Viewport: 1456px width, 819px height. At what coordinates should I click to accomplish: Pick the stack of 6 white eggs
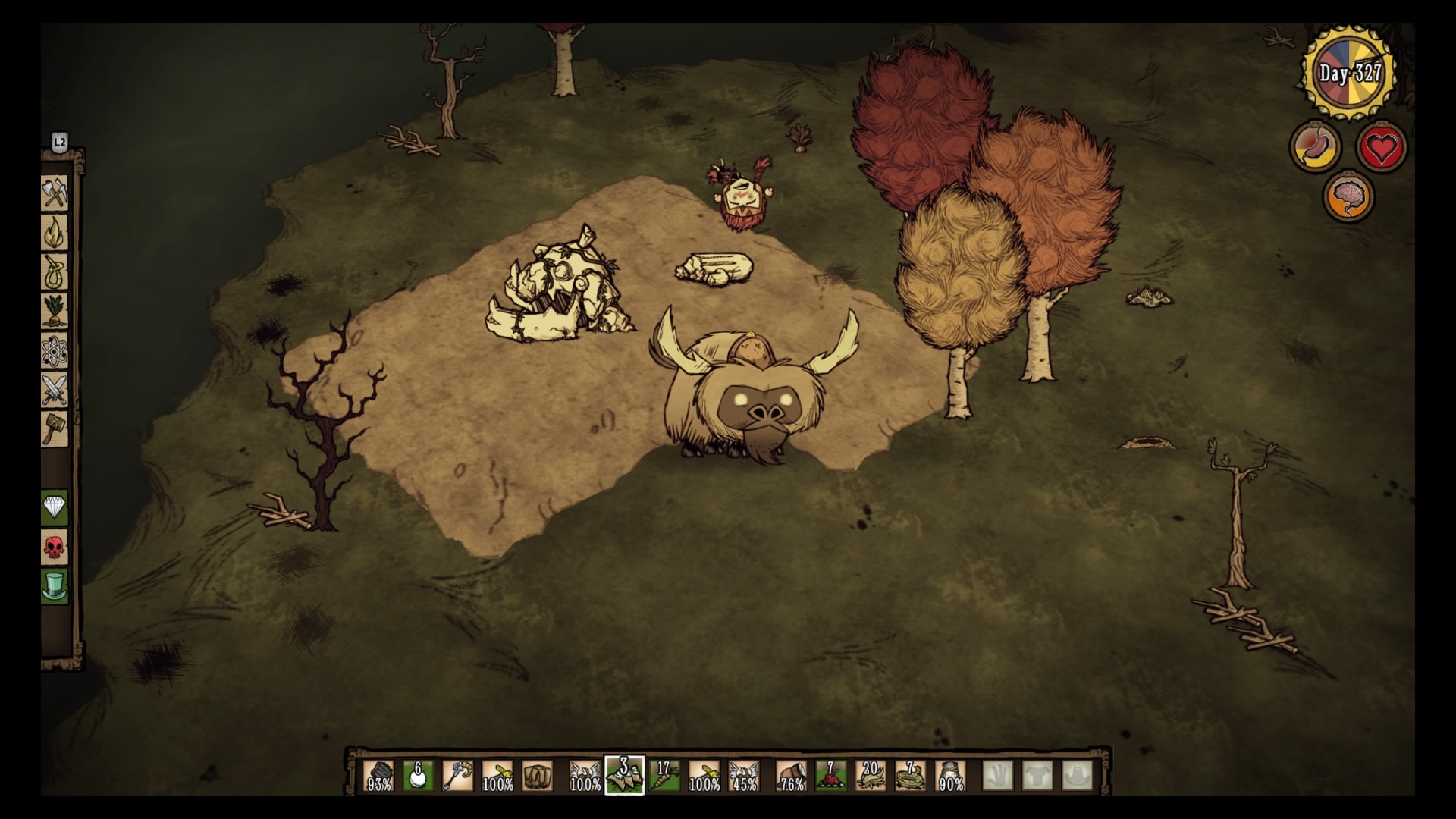click(x=418, y=776)
